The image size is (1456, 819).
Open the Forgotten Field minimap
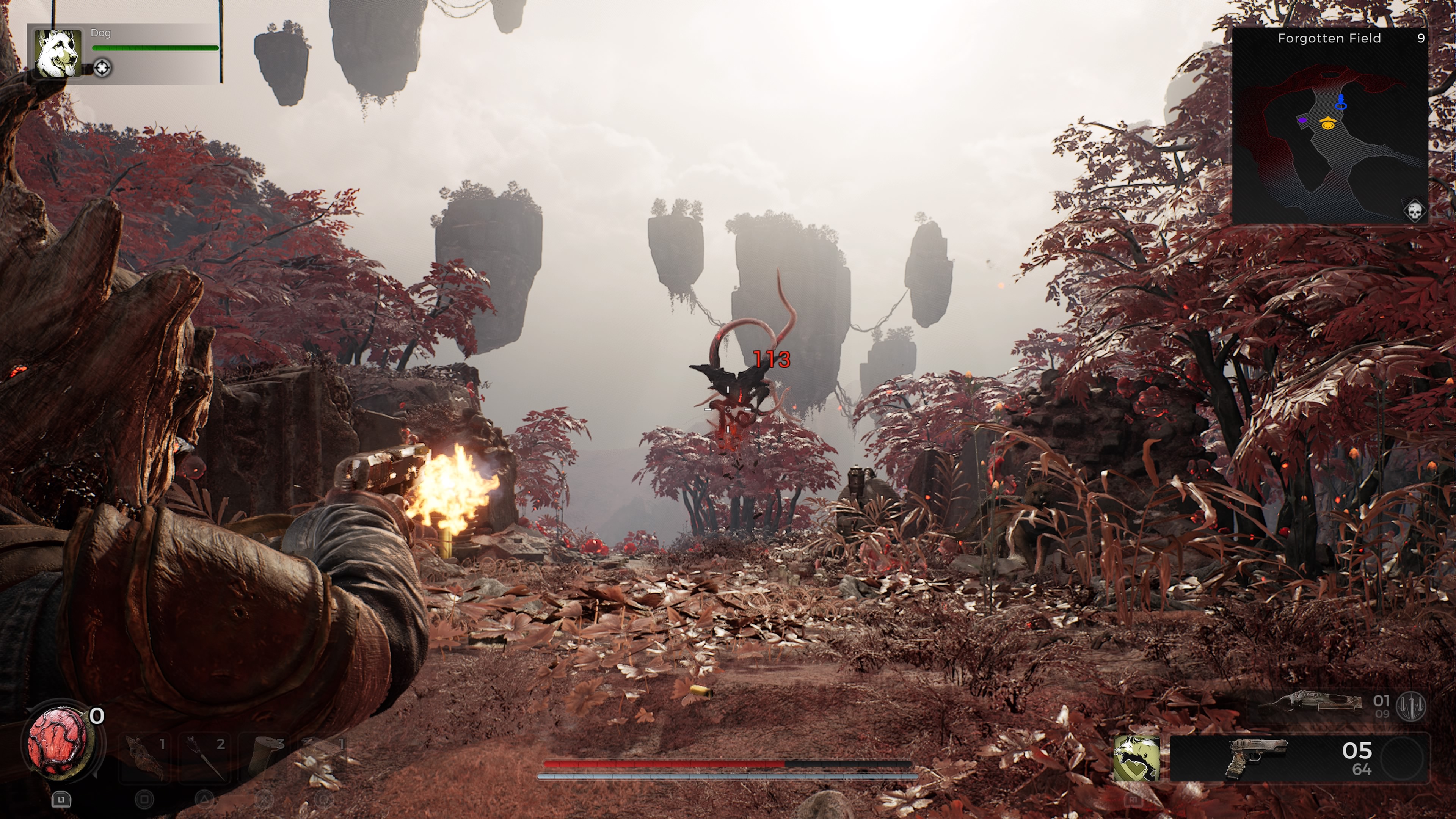pyautogui.click(x=1329, y=126)
